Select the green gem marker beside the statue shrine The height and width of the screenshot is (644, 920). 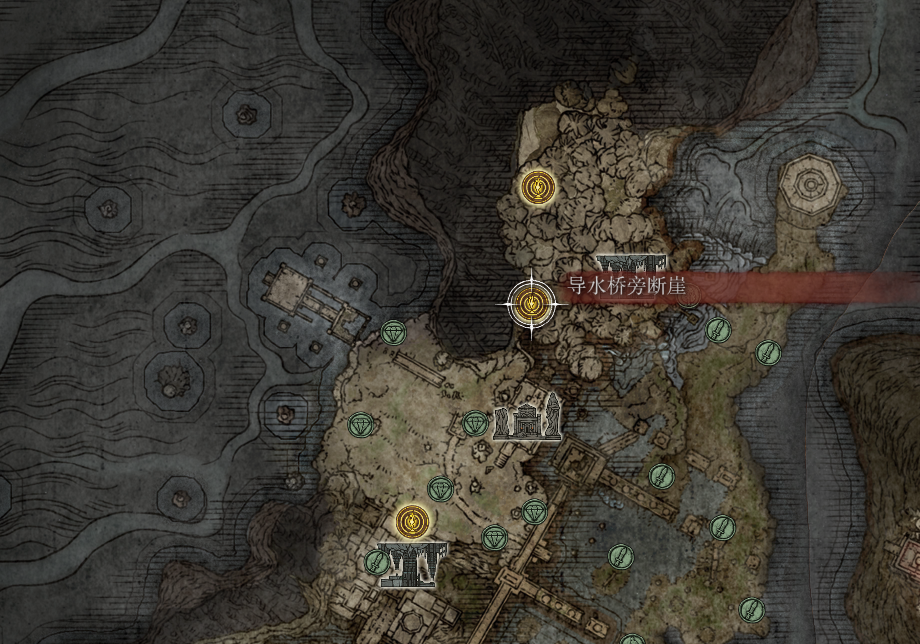pyautogui.click(x=476, y=423)
